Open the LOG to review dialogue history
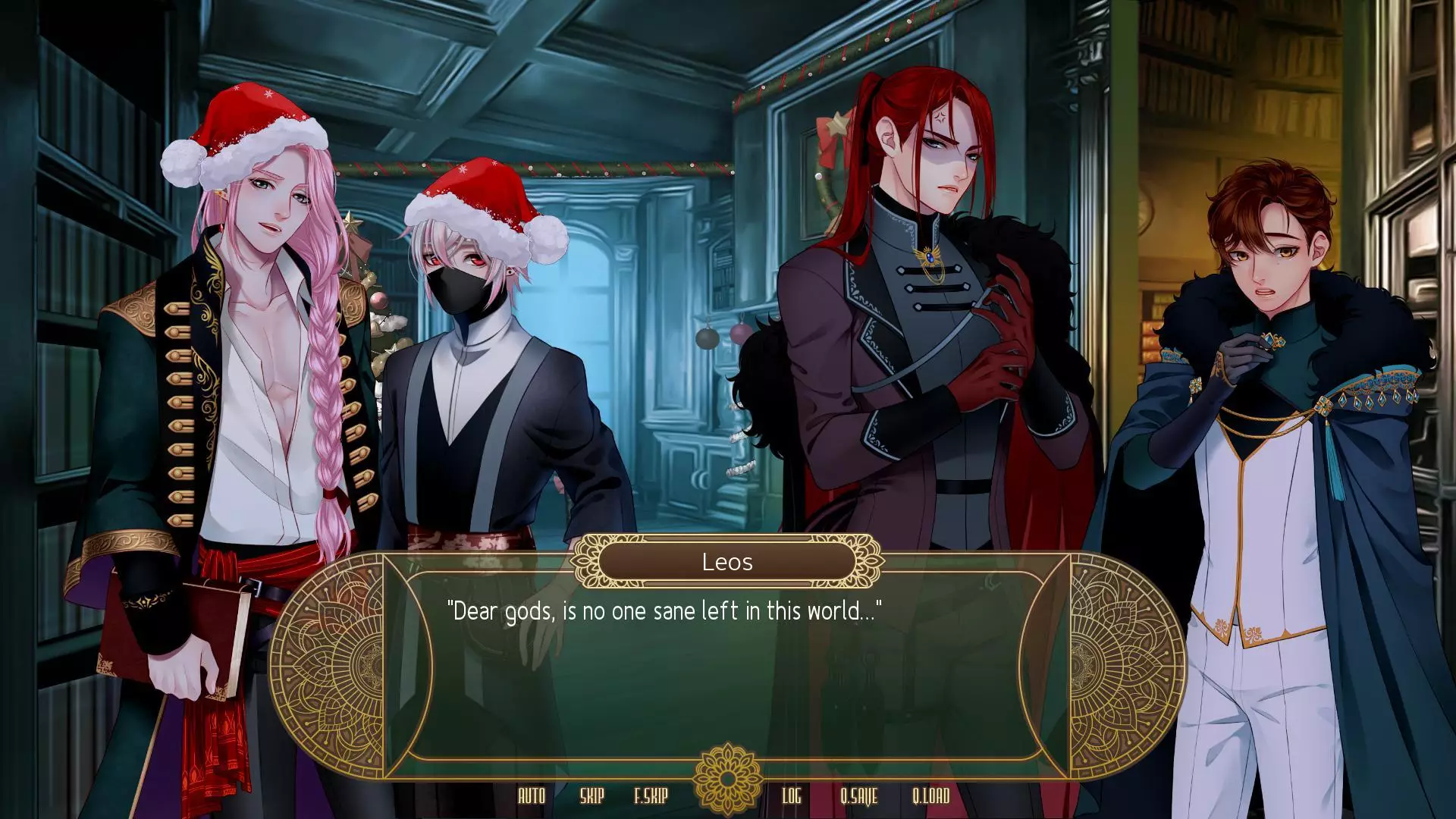This screenshot has height=819, width=1456. pos(792,797)
